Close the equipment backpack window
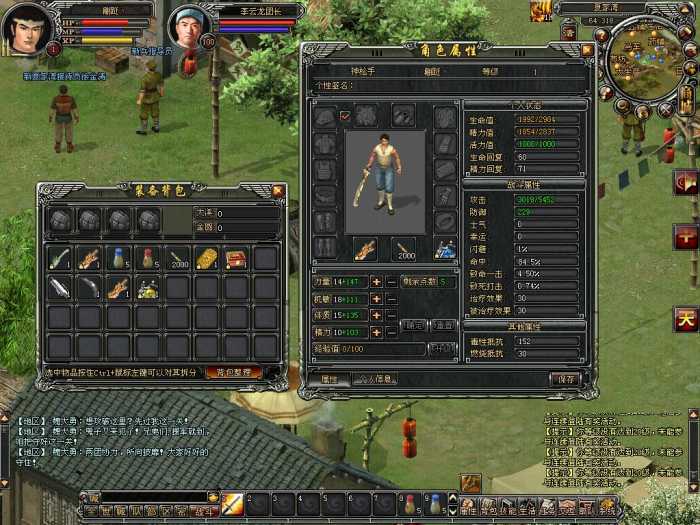700x525 pixels. click(x=278, y=190)
